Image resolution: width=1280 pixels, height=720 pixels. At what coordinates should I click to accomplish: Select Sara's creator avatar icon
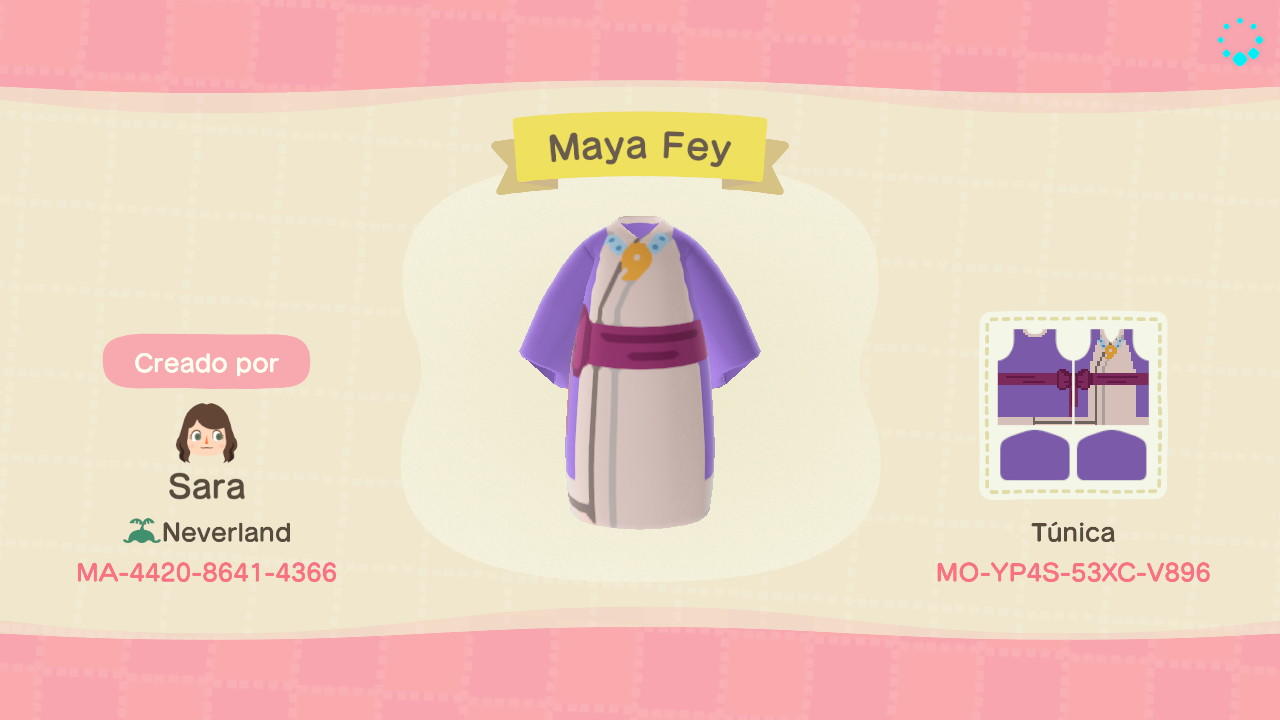tap(206, 433)
